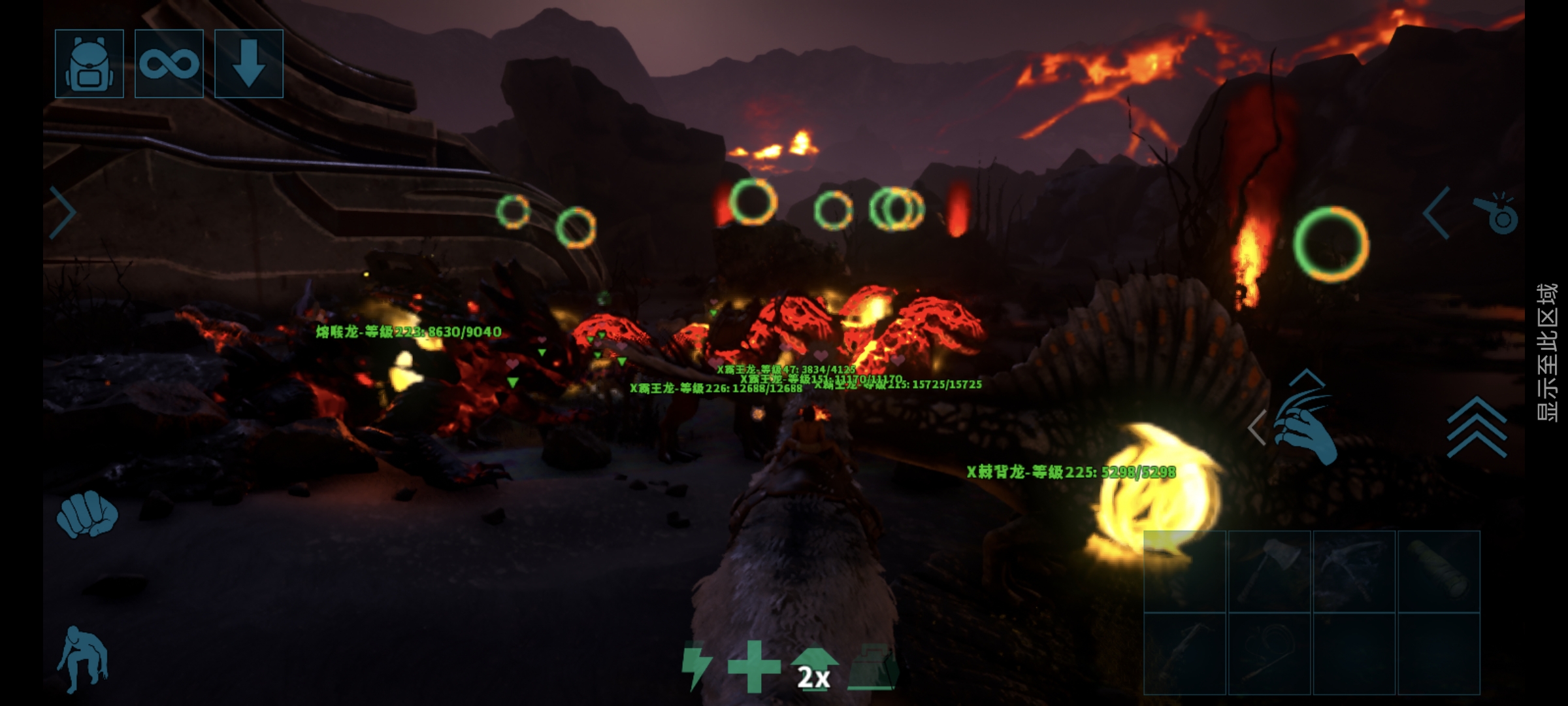Tap the downward arrow button
This screenshot has height=706, width=1568.
249,64
